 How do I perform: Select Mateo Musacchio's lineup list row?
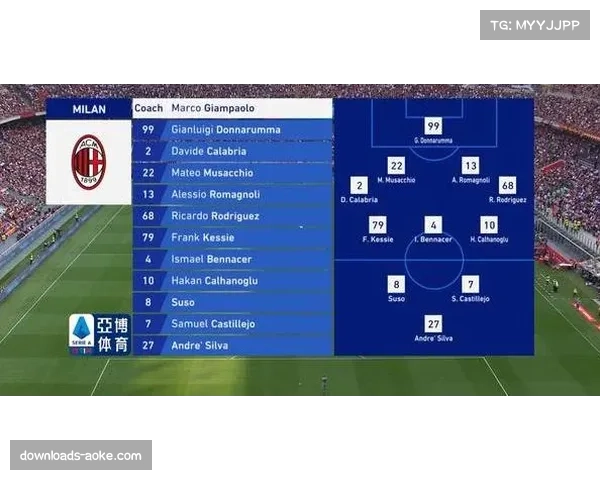pyautogui.click(x=232, y=173)
